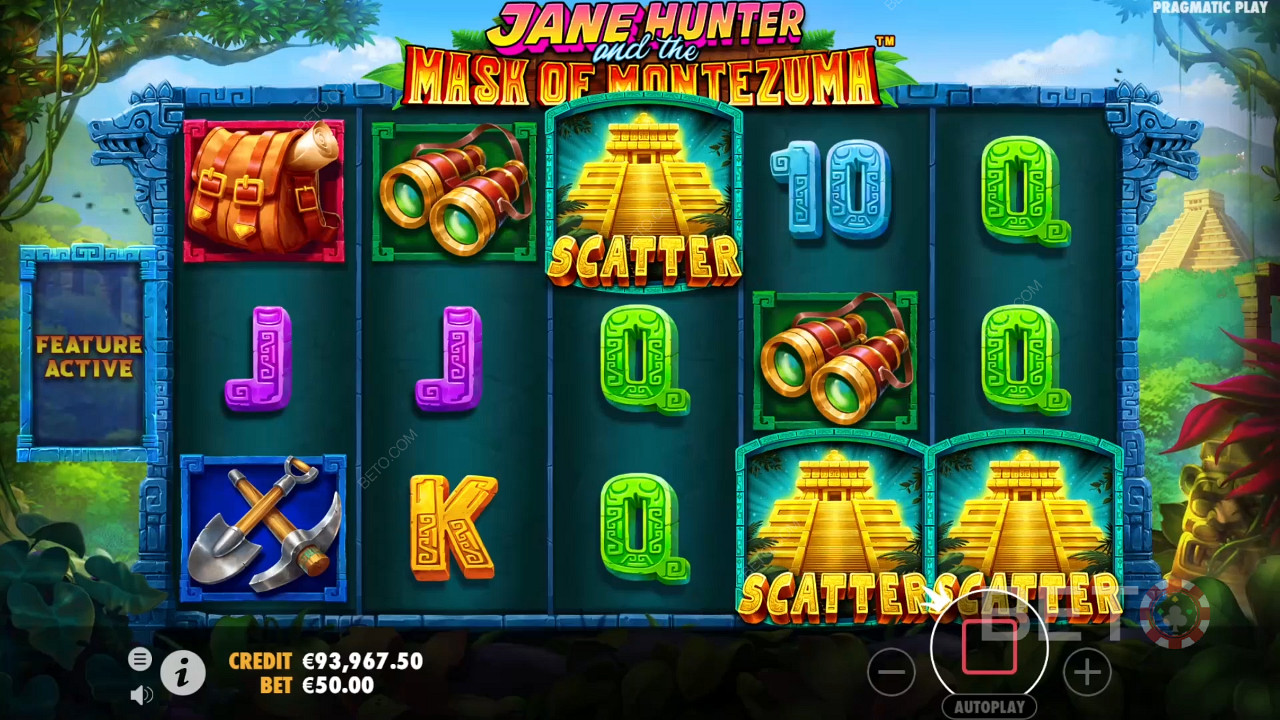Image resolution: width=1280 pixels, height=720 pixels.
Task: Click the Feature Active panel
Action: pyautogui.click(x=89, y=355)
